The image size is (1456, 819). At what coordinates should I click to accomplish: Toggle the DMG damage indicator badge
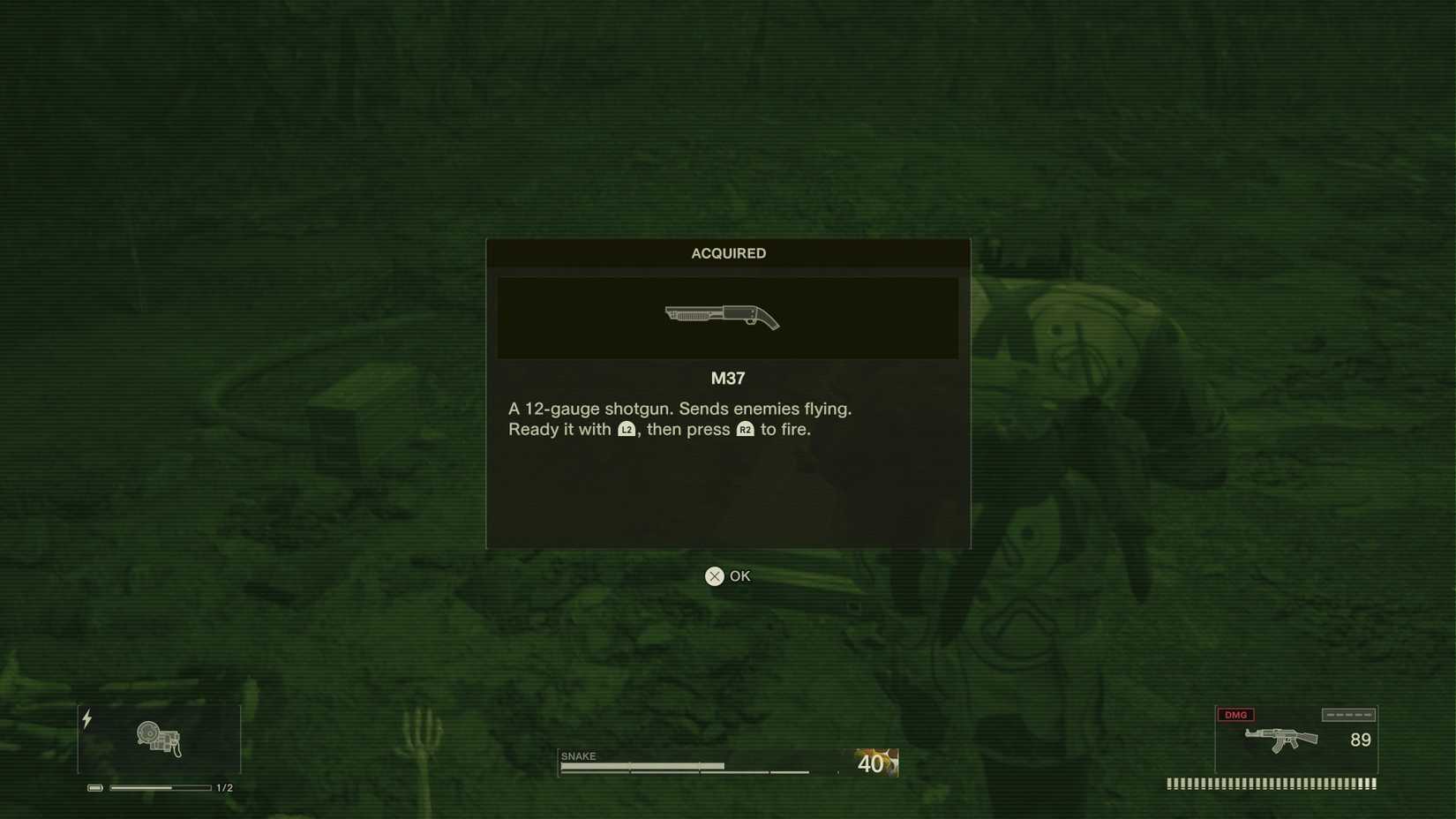point(1237,714)
